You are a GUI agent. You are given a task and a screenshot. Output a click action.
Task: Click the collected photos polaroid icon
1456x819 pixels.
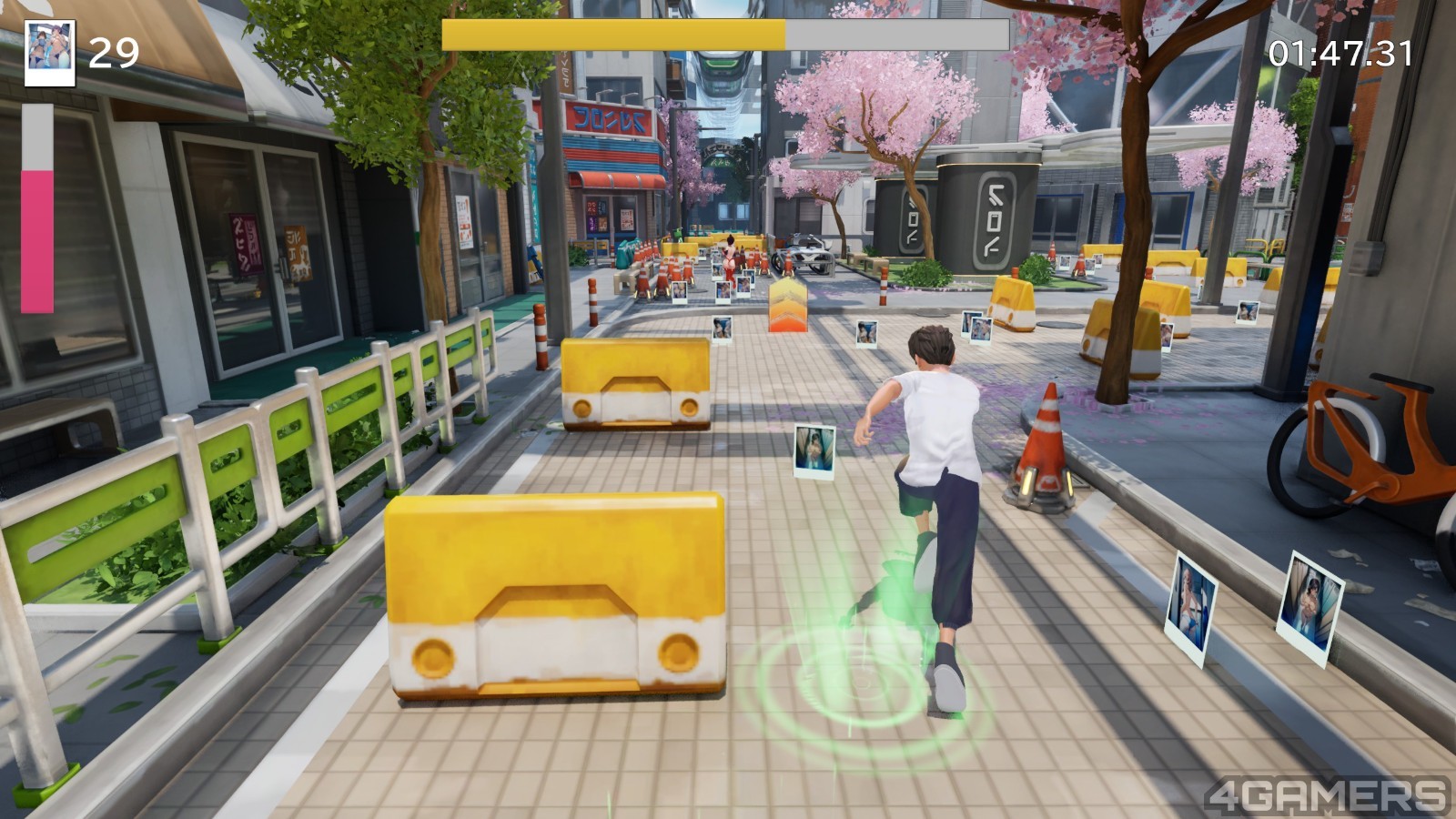point(49,53)
